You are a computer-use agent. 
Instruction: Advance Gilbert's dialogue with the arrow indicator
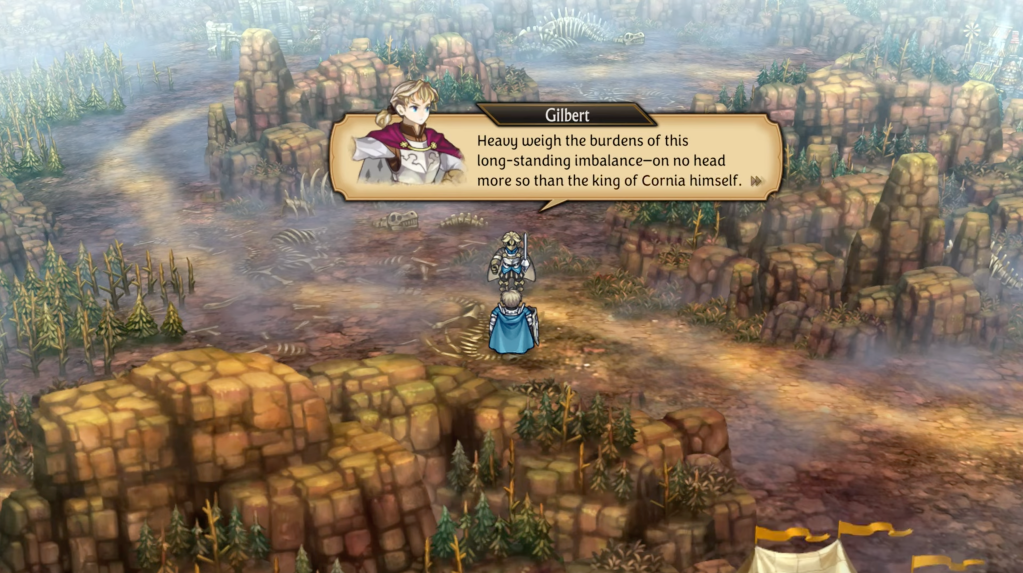click(x=757, y=181)
